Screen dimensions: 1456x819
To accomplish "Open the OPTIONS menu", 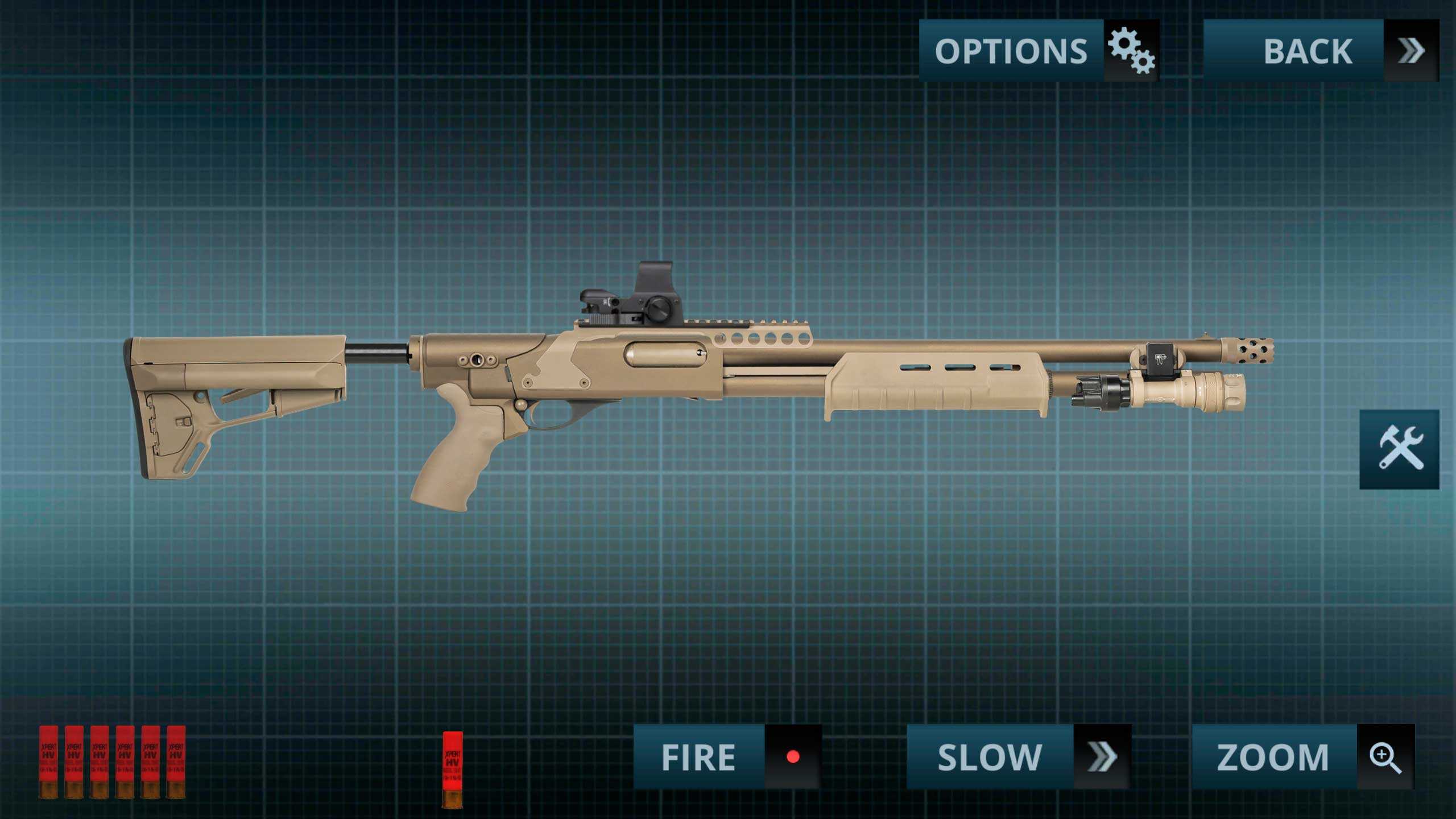I will tap(1039, 51).
